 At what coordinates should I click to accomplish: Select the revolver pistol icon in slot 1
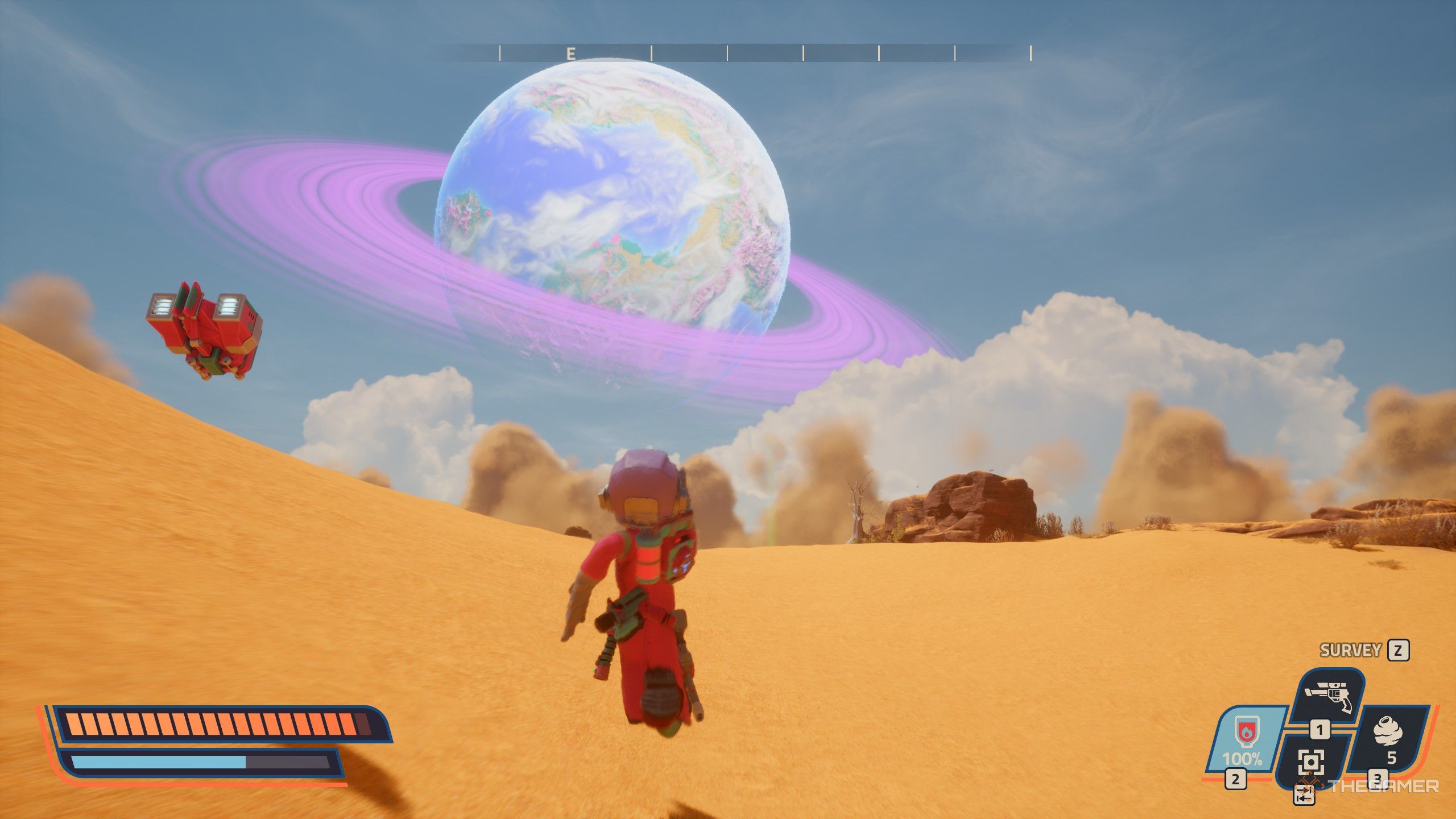1329,695
